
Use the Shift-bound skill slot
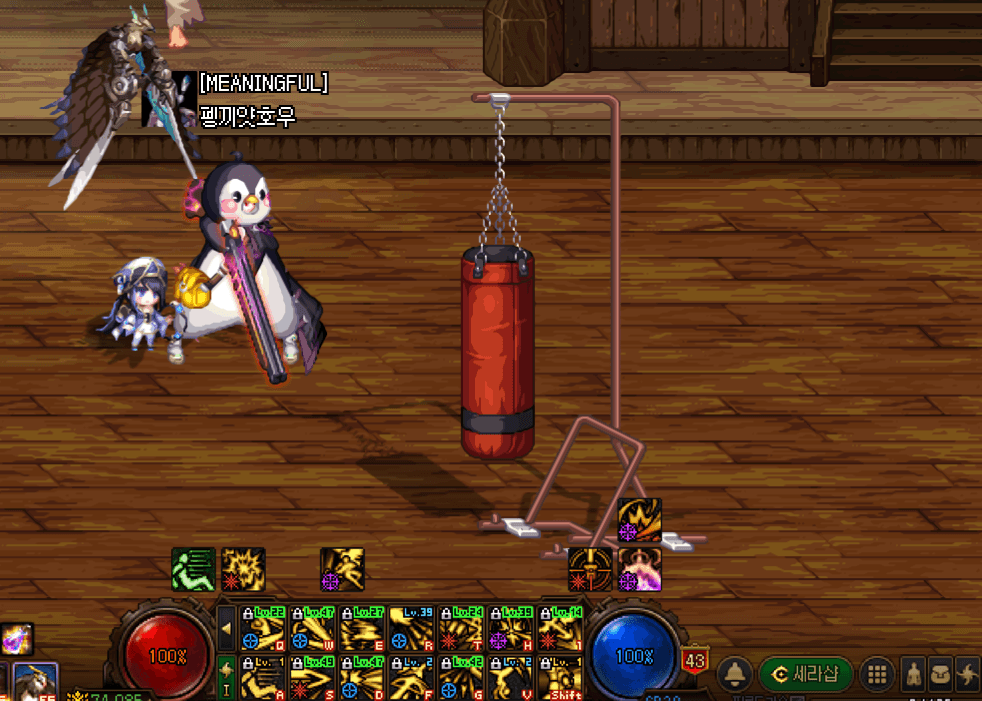pyautogui.click(x=560, y=678)
